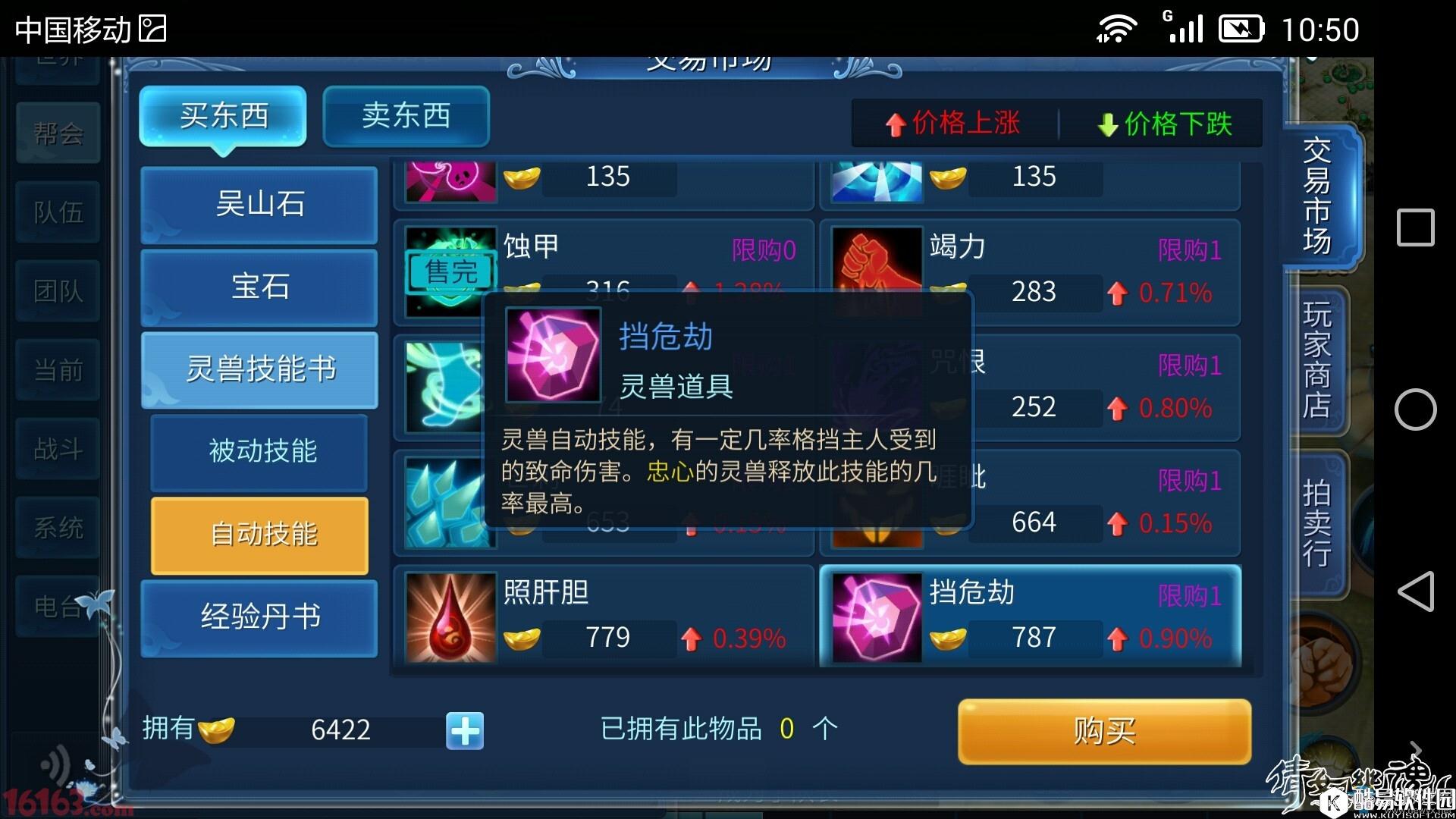Select the 照肝胆 red drop icon
This screenshot has width=1456, height=819.
point(449,616)
